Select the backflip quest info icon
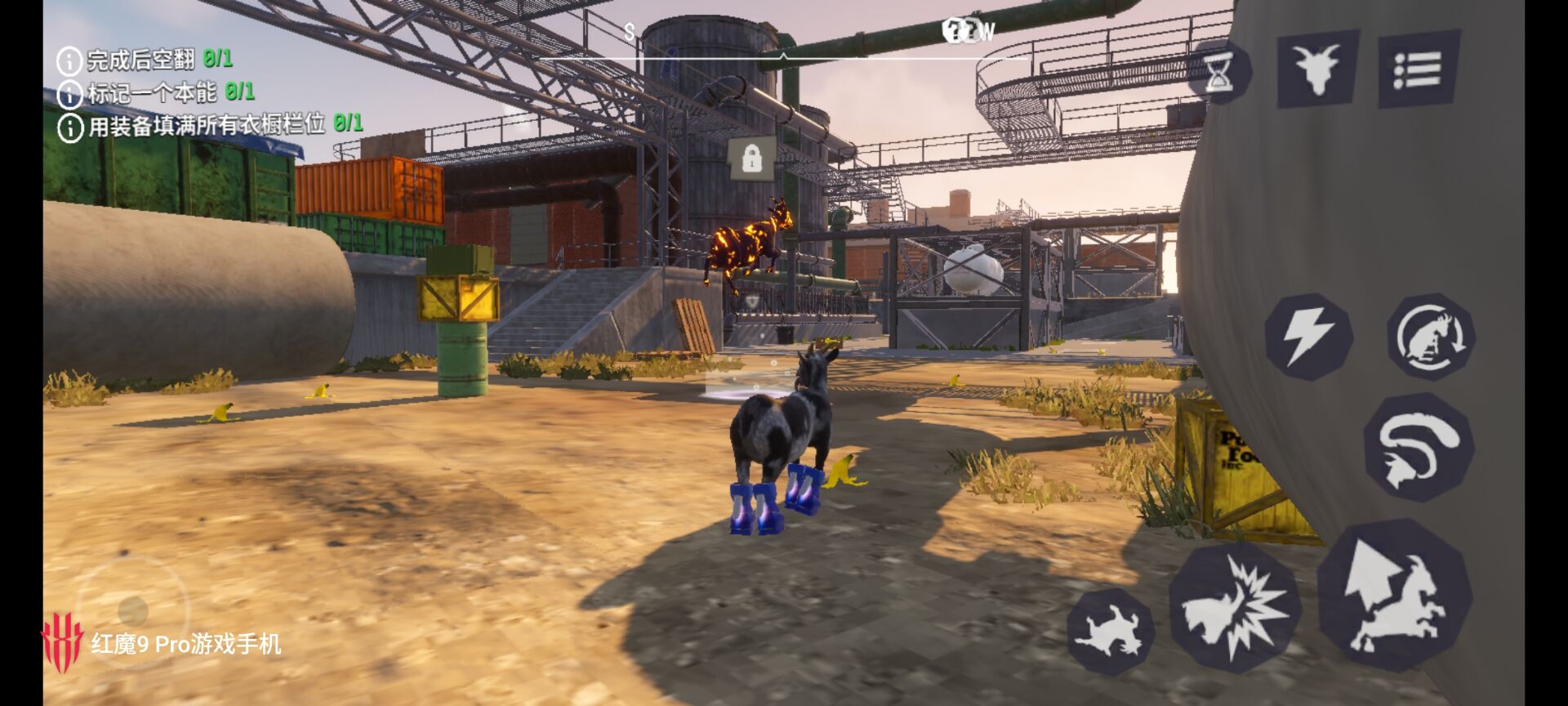The image size is (1568, 706). 69,60
